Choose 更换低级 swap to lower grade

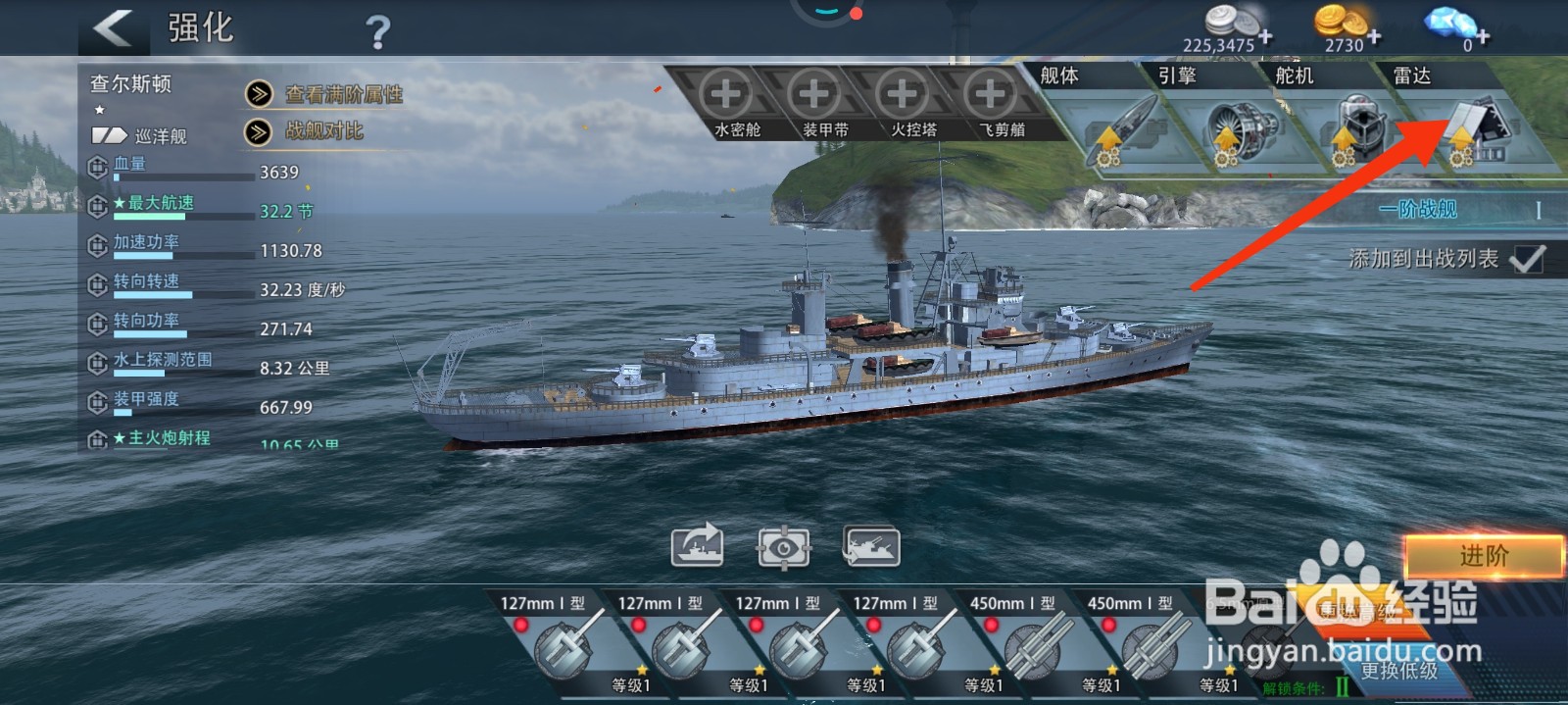(1398, 671)
